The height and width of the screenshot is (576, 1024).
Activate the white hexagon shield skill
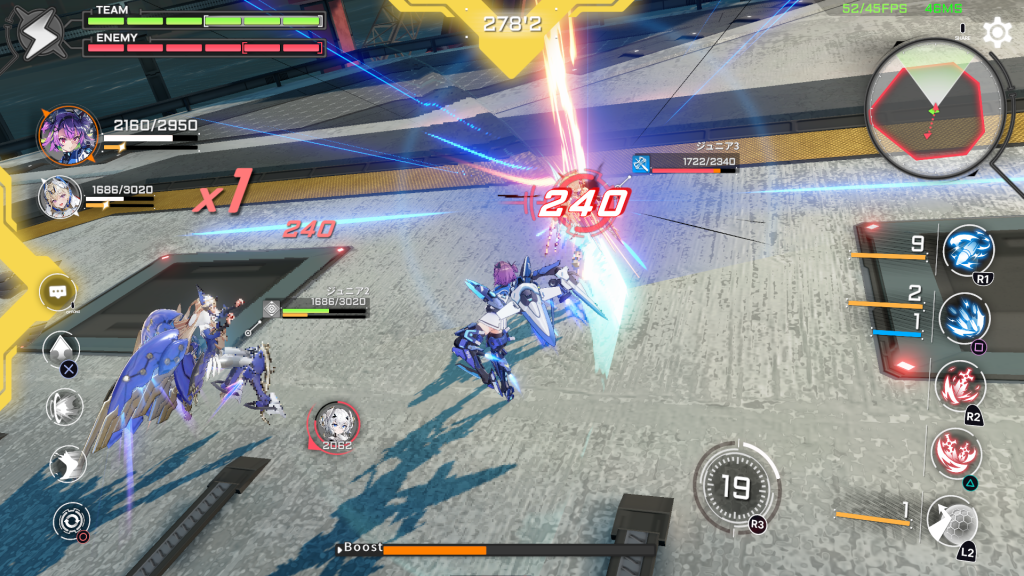[x=950, y=522]
